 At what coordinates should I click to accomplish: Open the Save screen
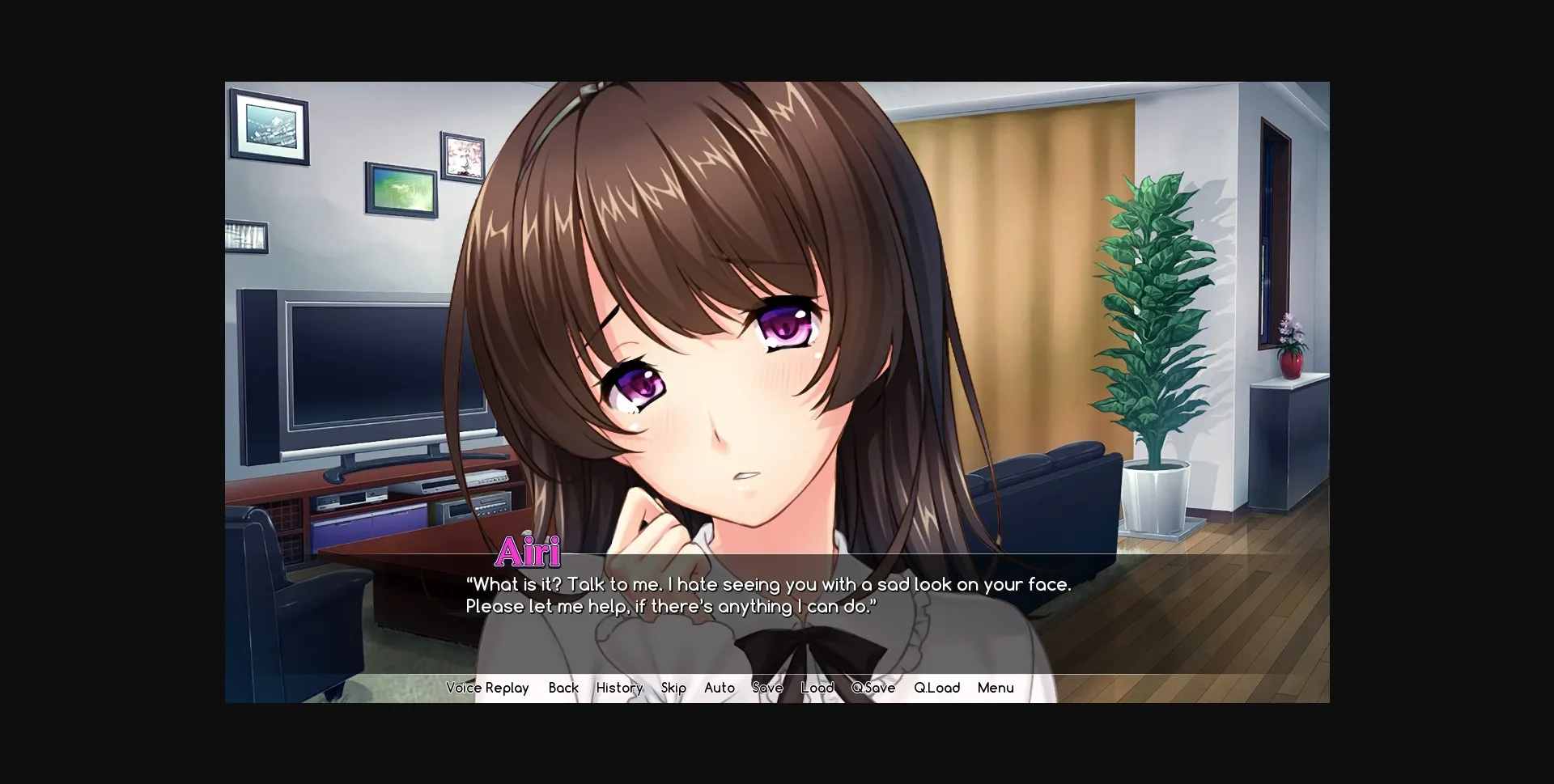click(x=767, y=688)
